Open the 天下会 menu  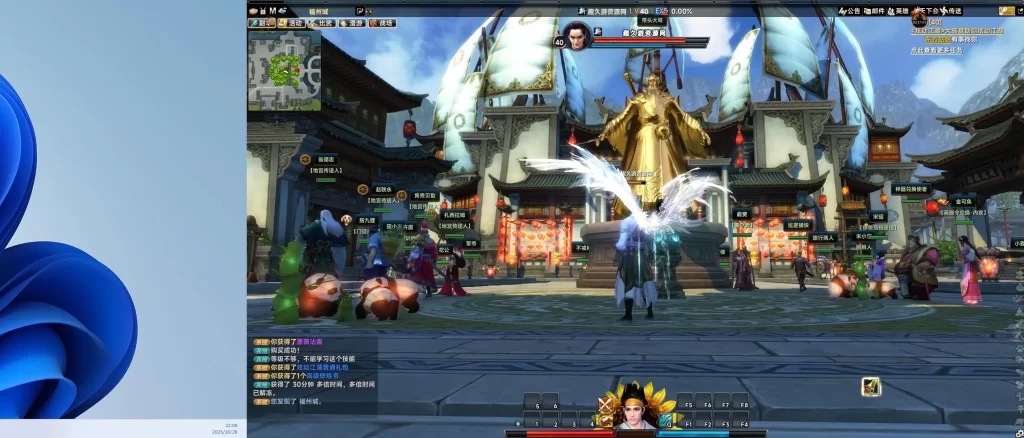click(x=926, y=11)
